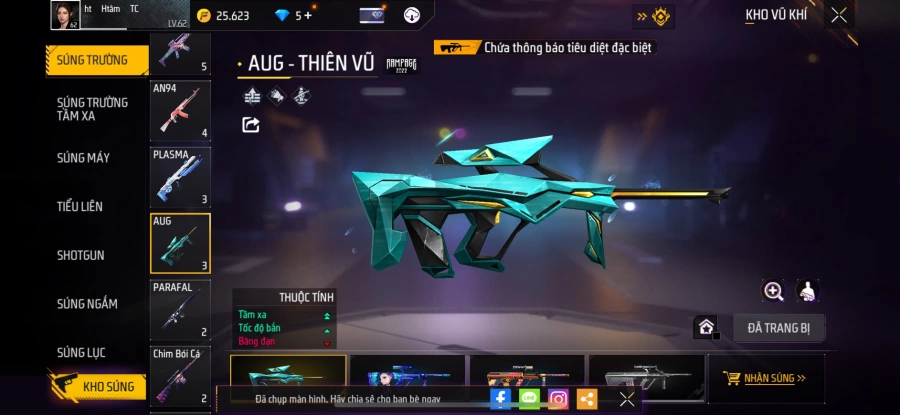900x415 pixels.
Task: Click the Đã Trang Bị button
Action: point(778,327)
